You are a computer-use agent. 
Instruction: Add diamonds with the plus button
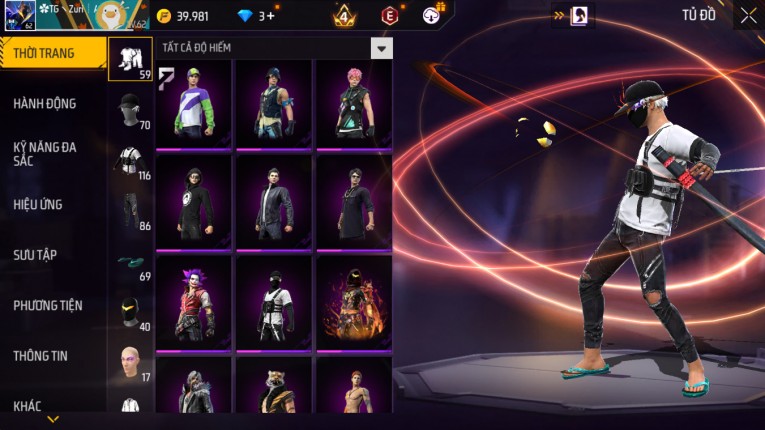pos(271,16)
